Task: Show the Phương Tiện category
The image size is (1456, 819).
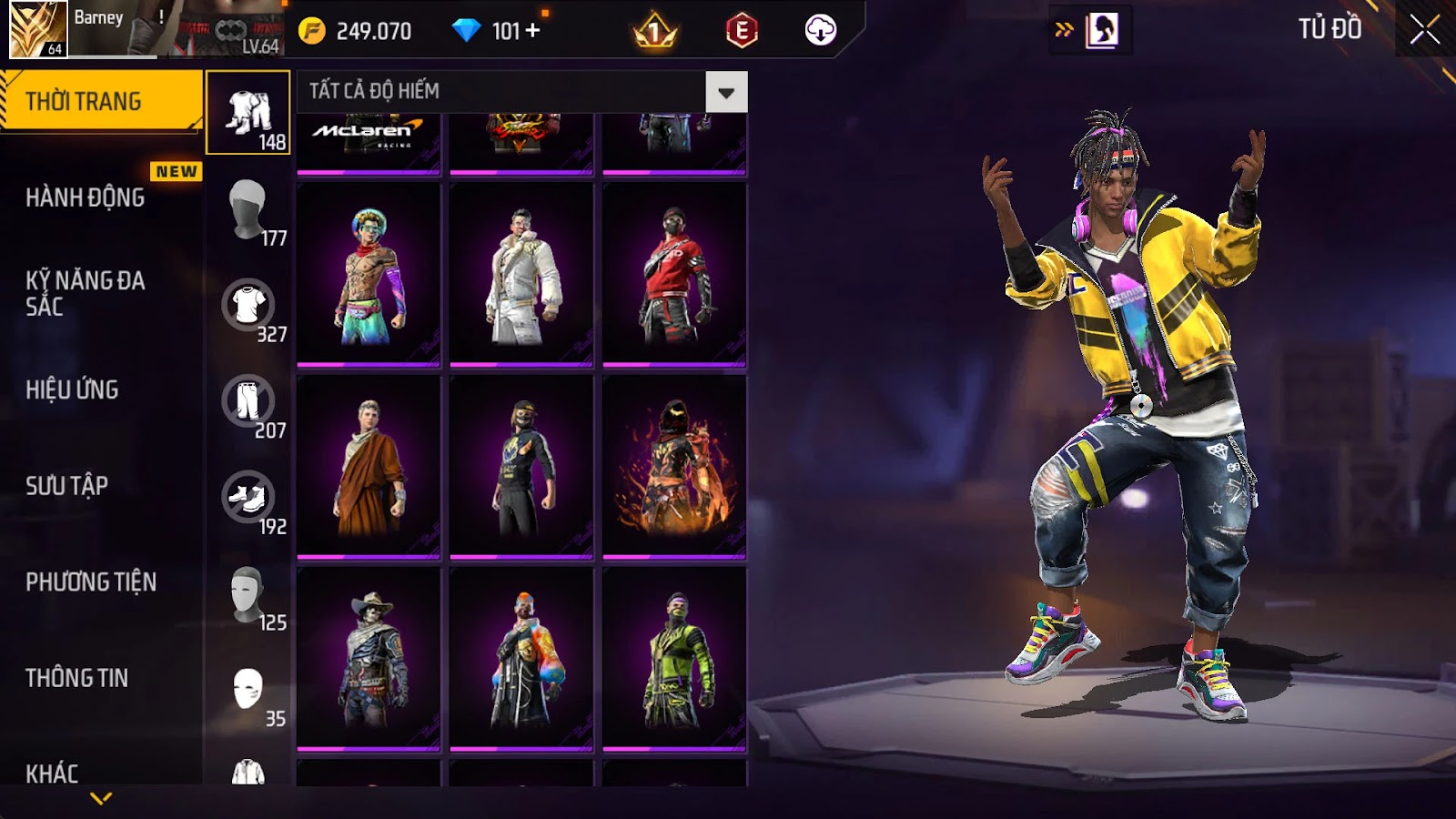Action: (91, 581)
